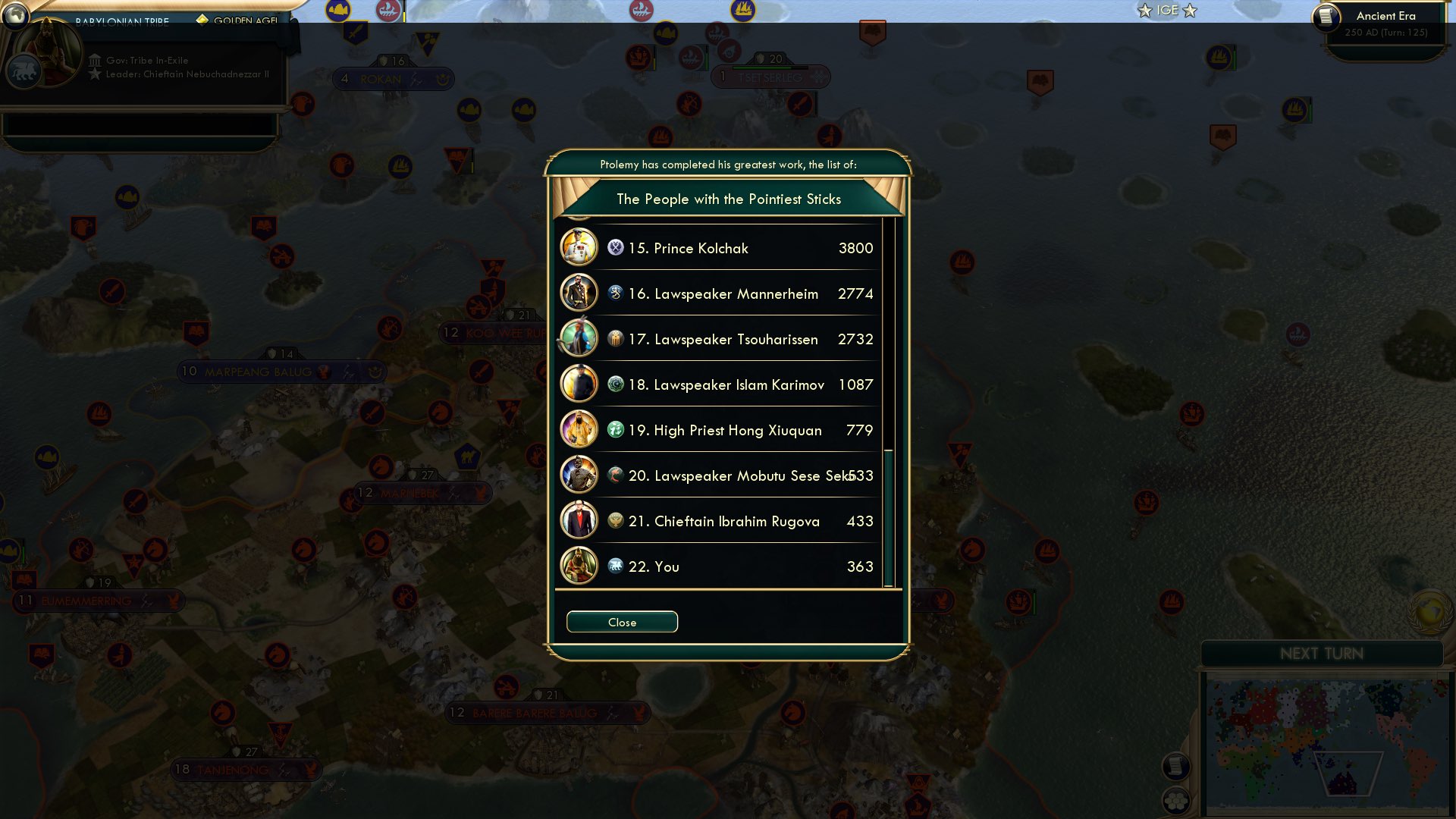Screen dimensions: 1456x819
Task: Select Lawspeaker Mannerheim's portrait
Action: click(579, 293)
